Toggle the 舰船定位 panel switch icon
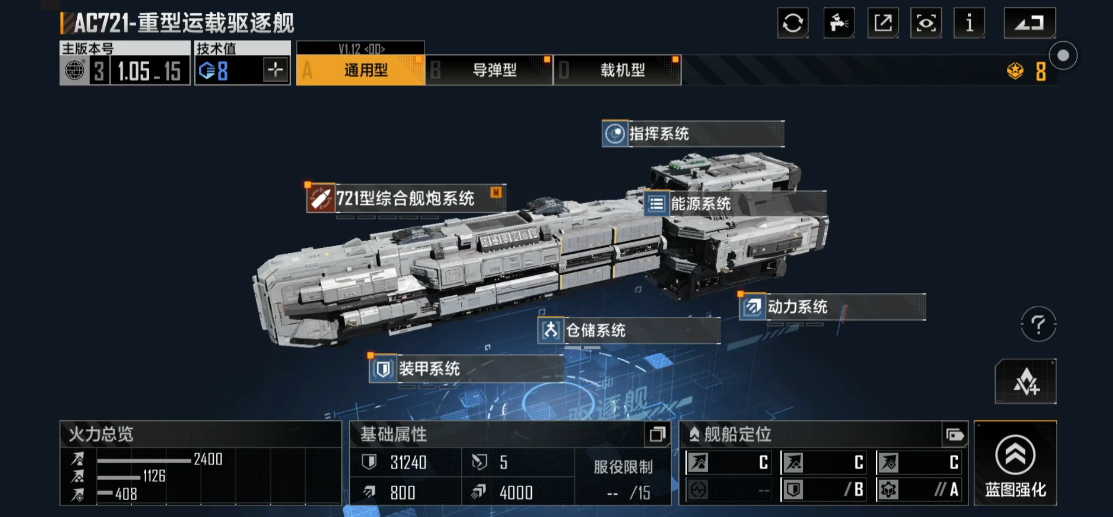 [953, 435]
